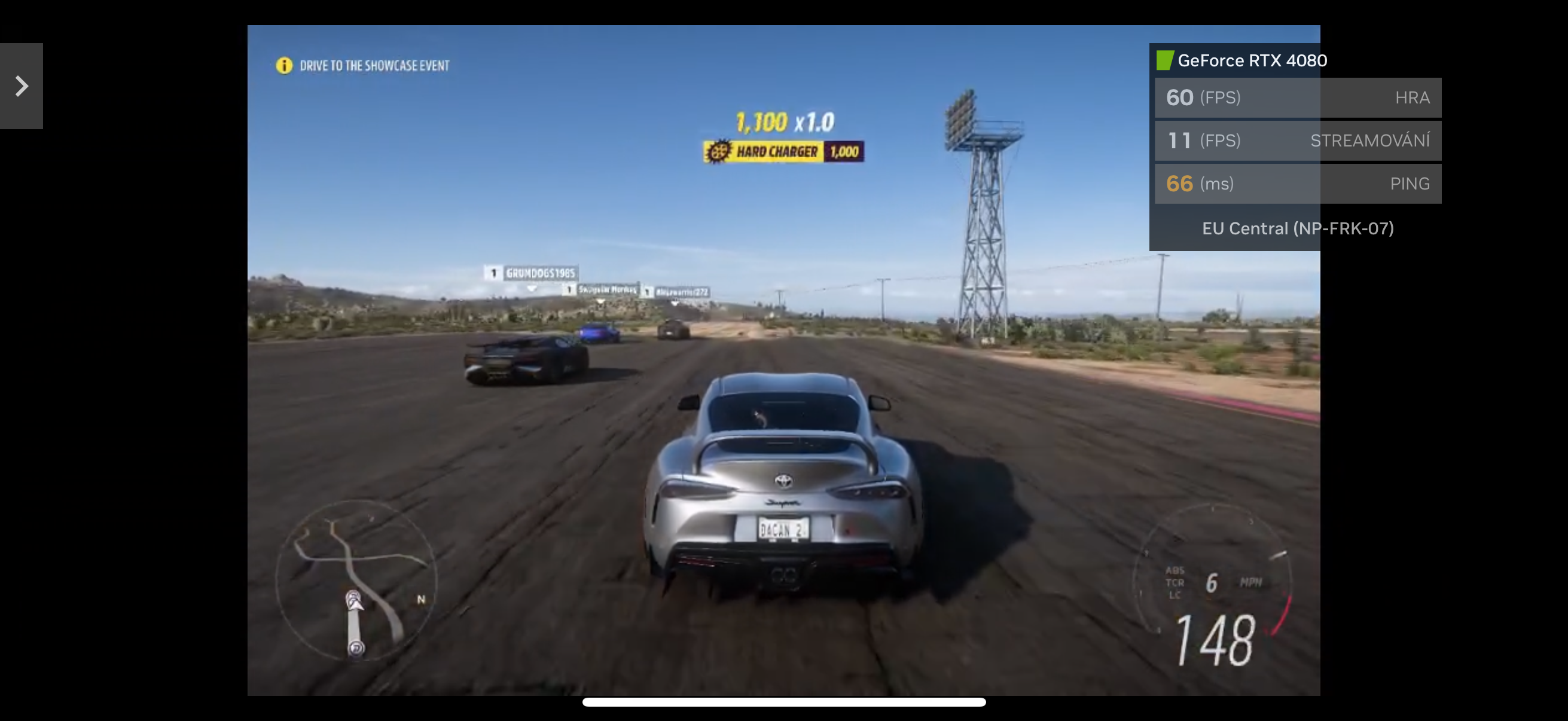Tap the yellow info icon beside the showcase hint
The image size is (1568, 721).
coord(283,65)
